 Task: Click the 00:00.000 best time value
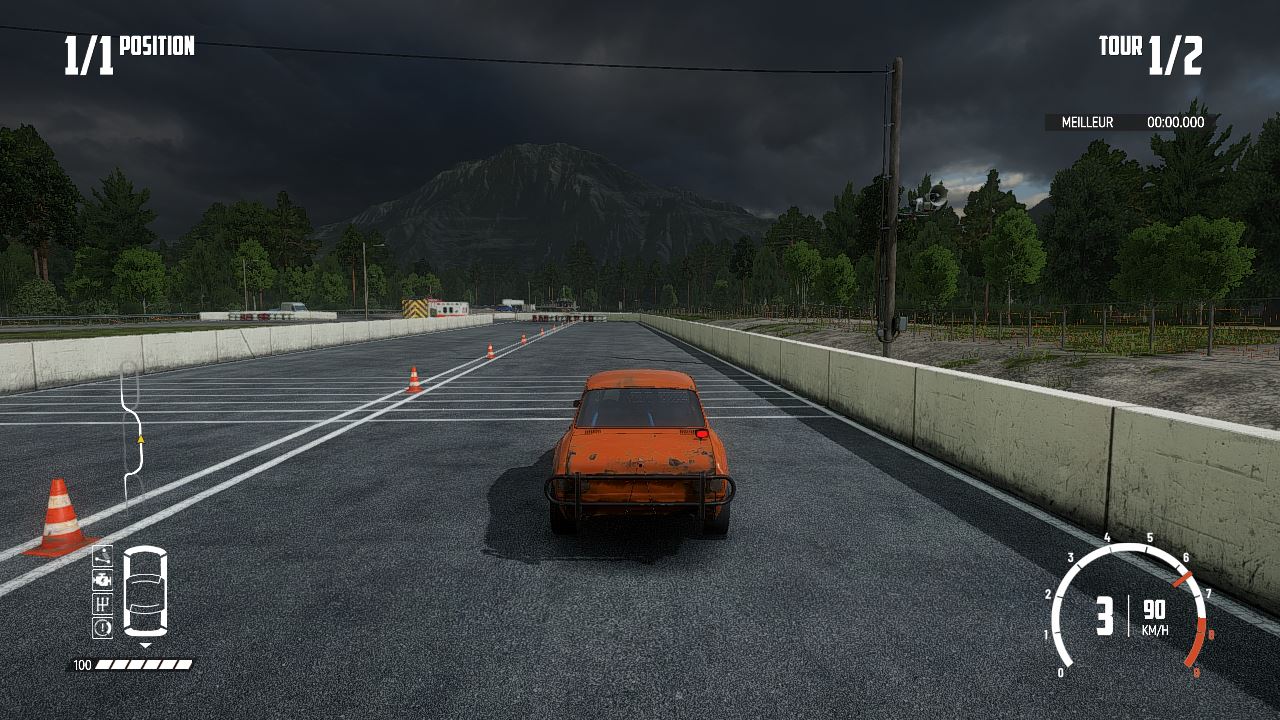tap(1176, 123)
